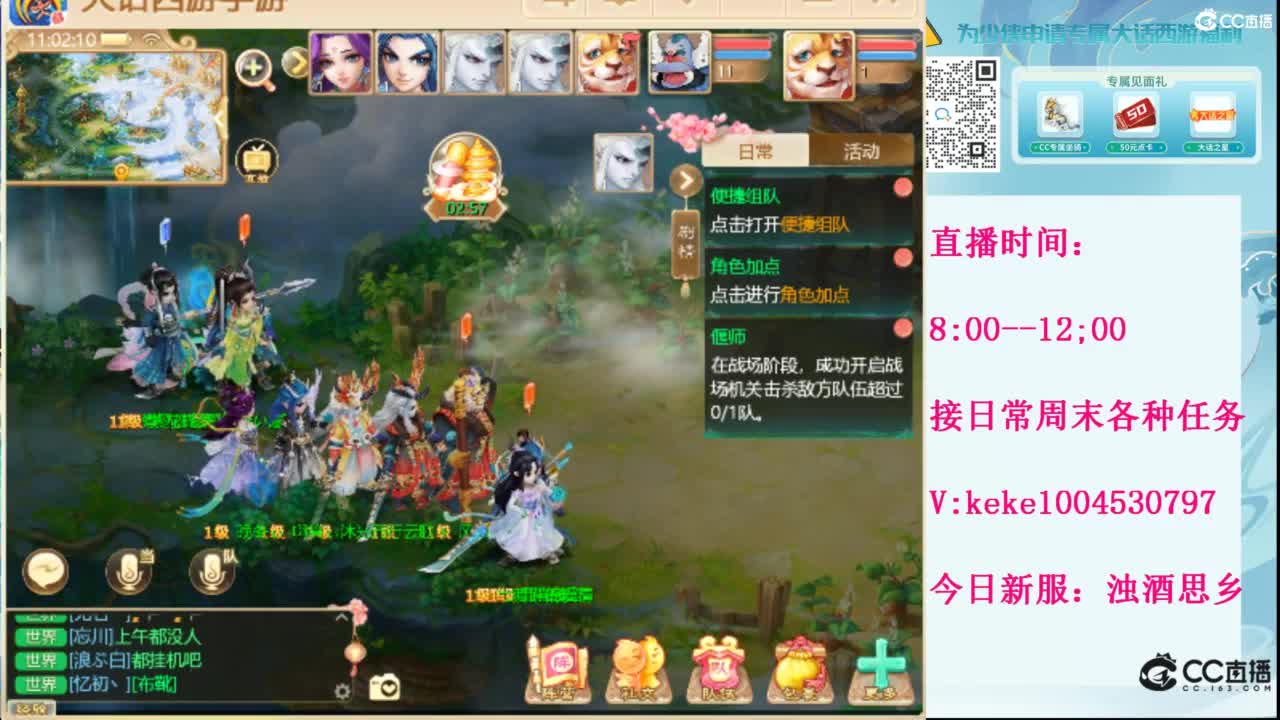Select the 日常 tab
The width and height of the screenshot is (1280, 720).
pyautogui.click(x=754, y=152)
